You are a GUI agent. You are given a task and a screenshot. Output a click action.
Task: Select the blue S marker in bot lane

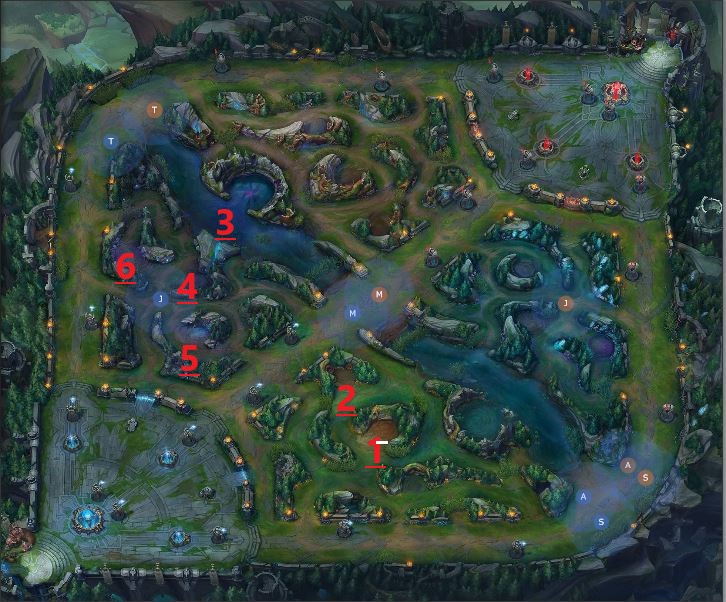[x=601, y=522]
